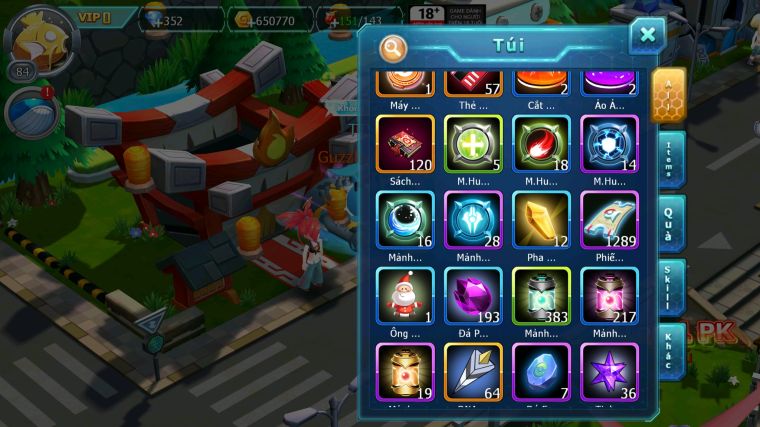
Task: Switch to the Skill tab
Action: 668,287
